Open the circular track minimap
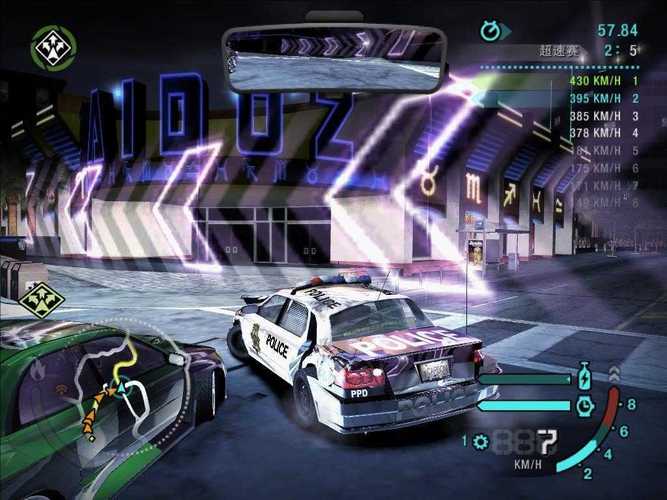 [118, 383]
